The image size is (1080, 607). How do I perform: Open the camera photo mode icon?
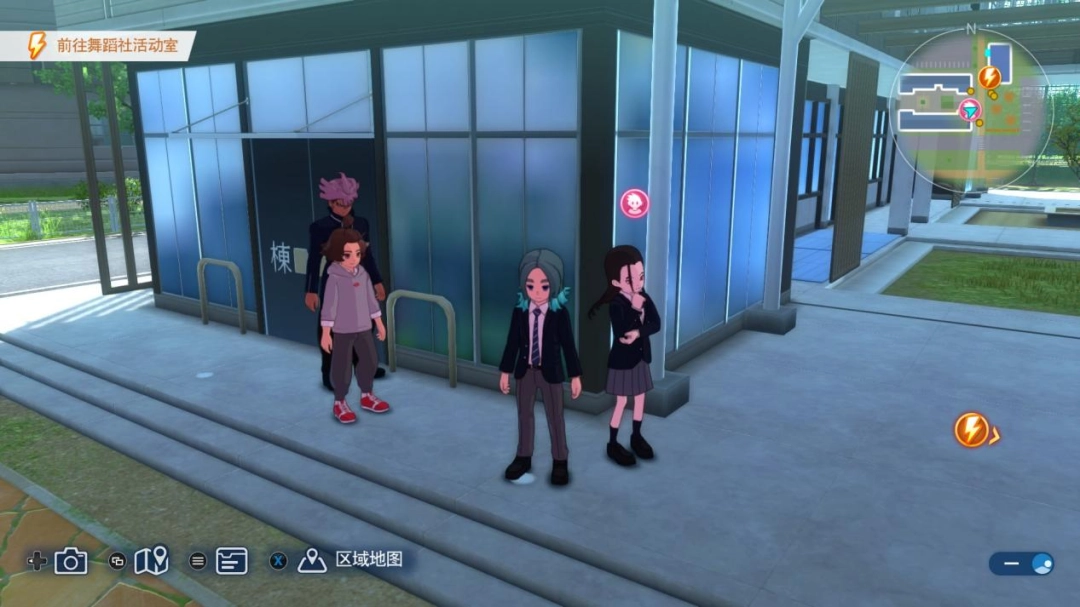point(71,561)
